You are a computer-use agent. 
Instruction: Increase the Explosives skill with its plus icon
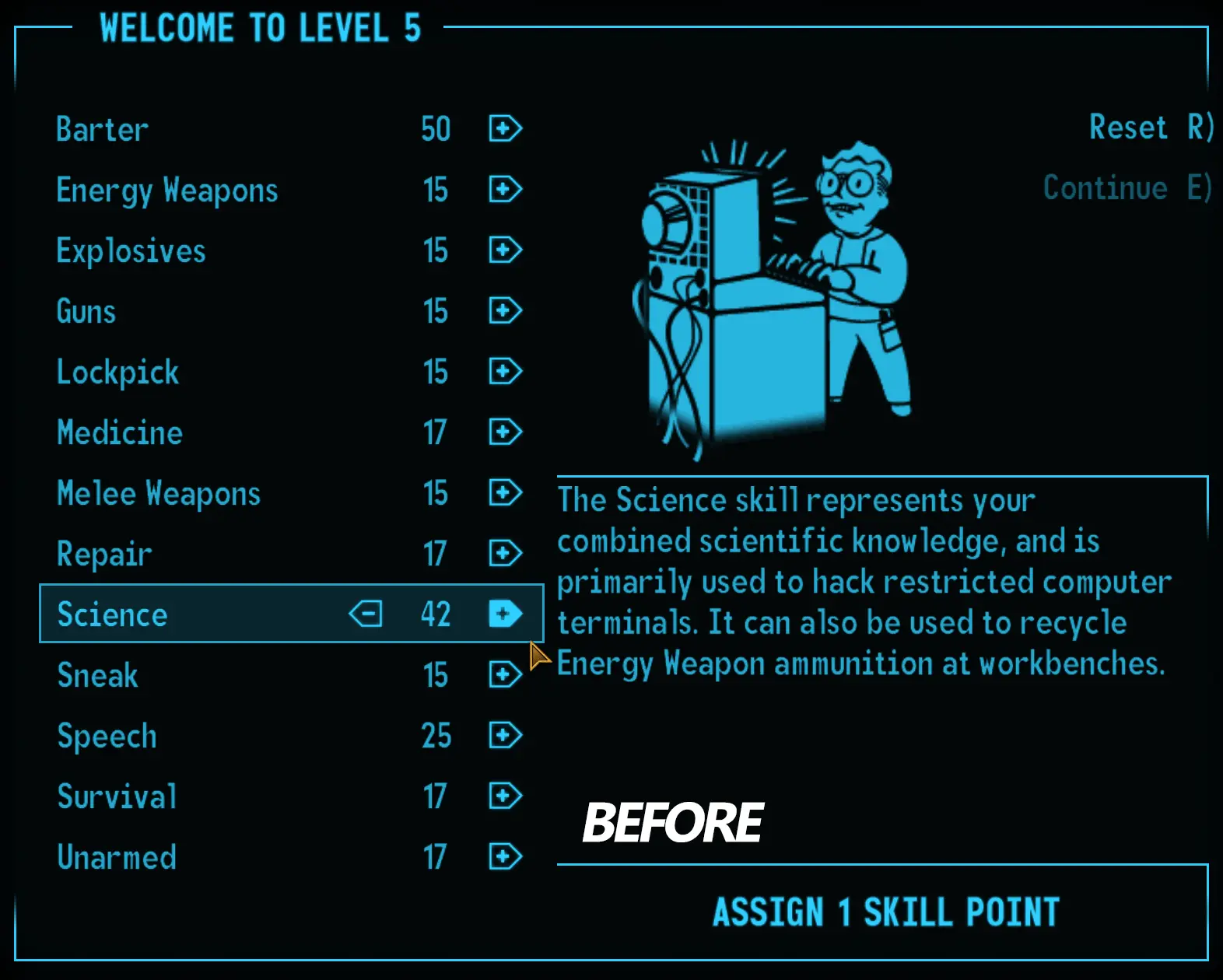pyautogui.click(x=504, y=250)
